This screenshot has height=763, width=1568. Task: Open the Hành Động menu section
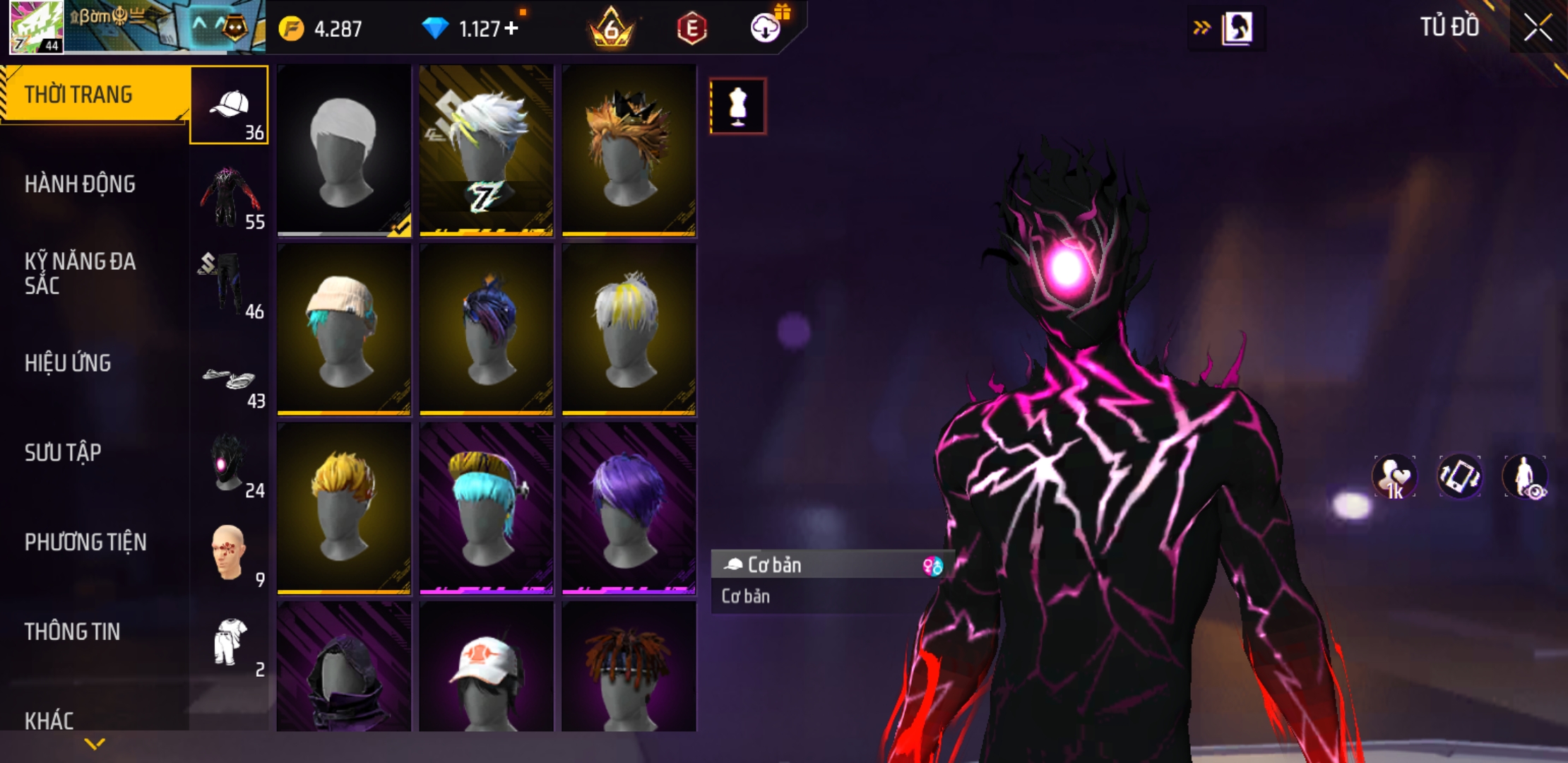point(80,184)
